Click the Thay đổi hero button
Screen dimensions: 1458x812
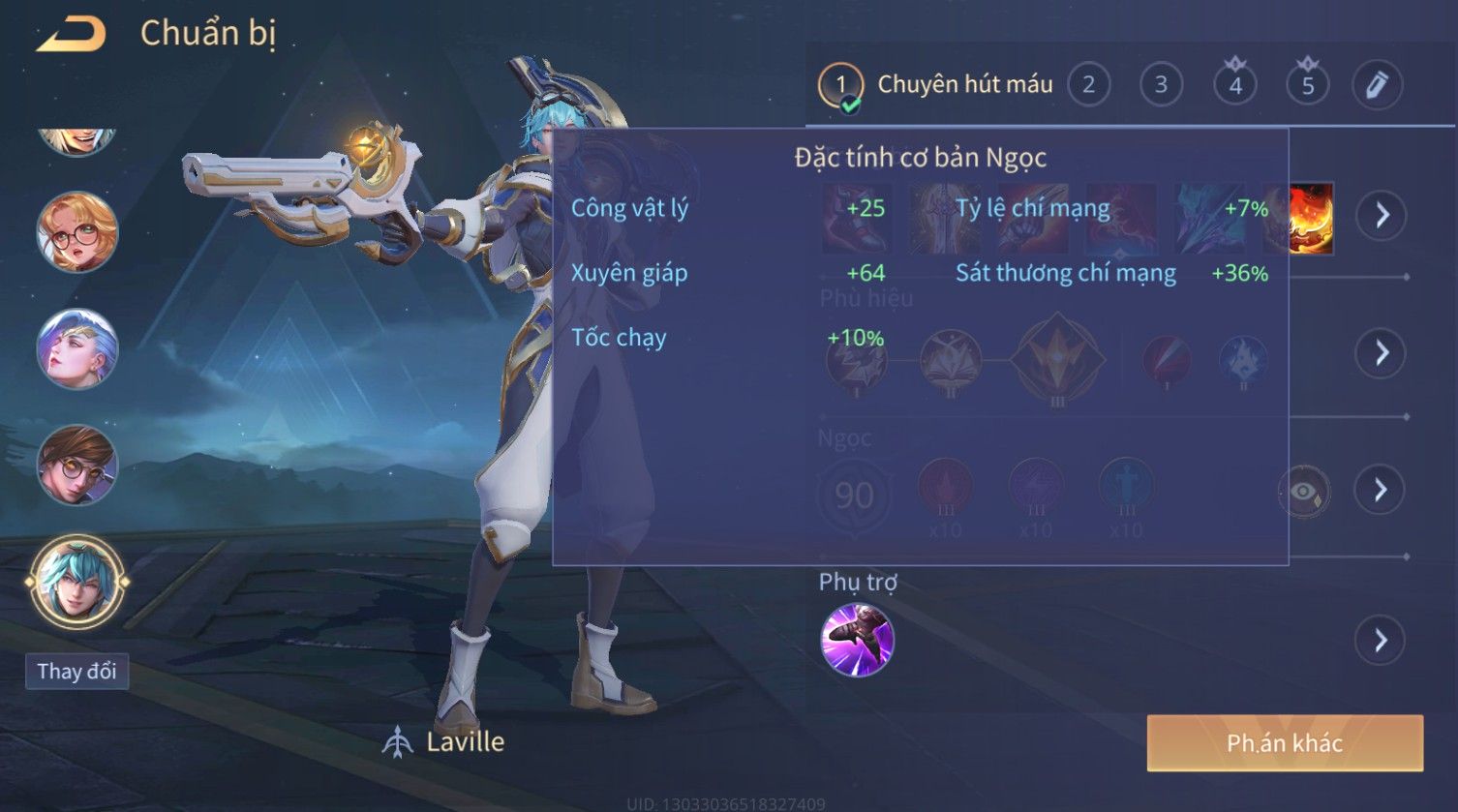pos(76,671)
